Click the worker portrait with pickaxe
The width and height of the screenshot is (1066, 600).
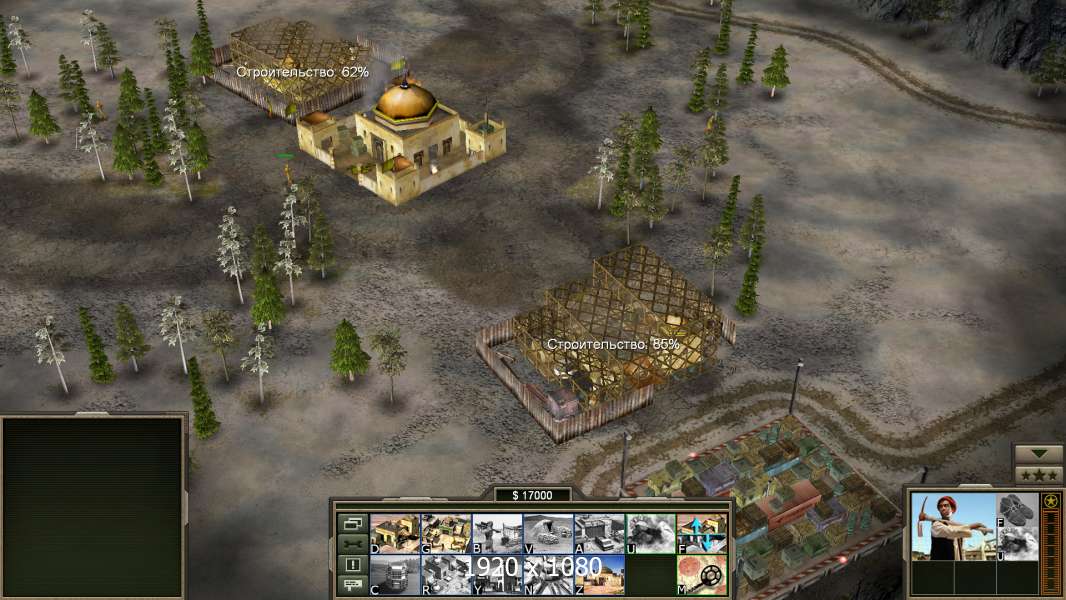[953, 526]
